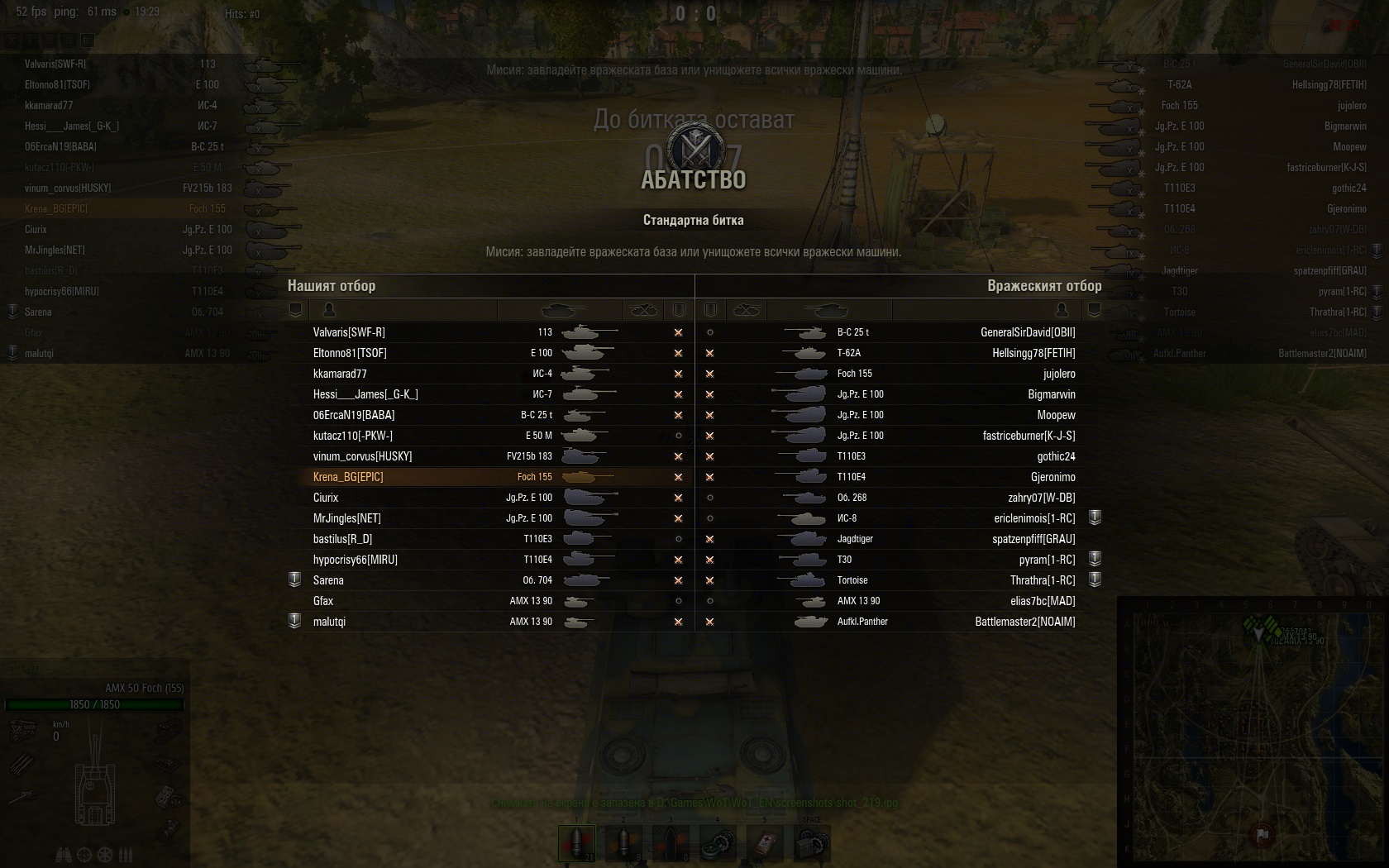Activate the first aid kit consumable
The height and width of the screenshot is (868, 1389).
tap(764, 843)
